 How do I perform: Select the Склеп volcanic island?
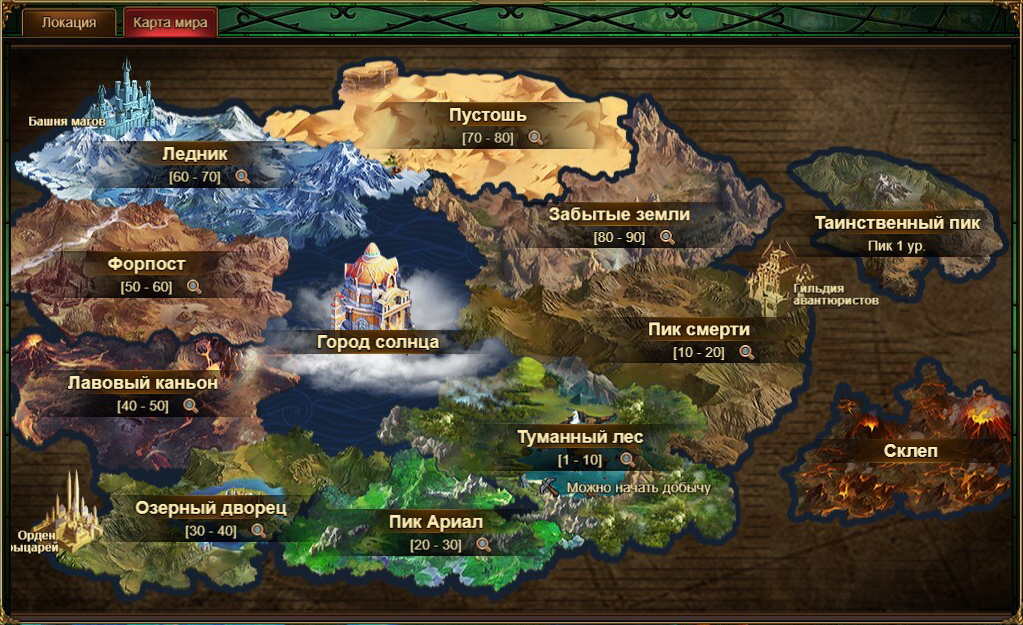[x=911, y=451]
